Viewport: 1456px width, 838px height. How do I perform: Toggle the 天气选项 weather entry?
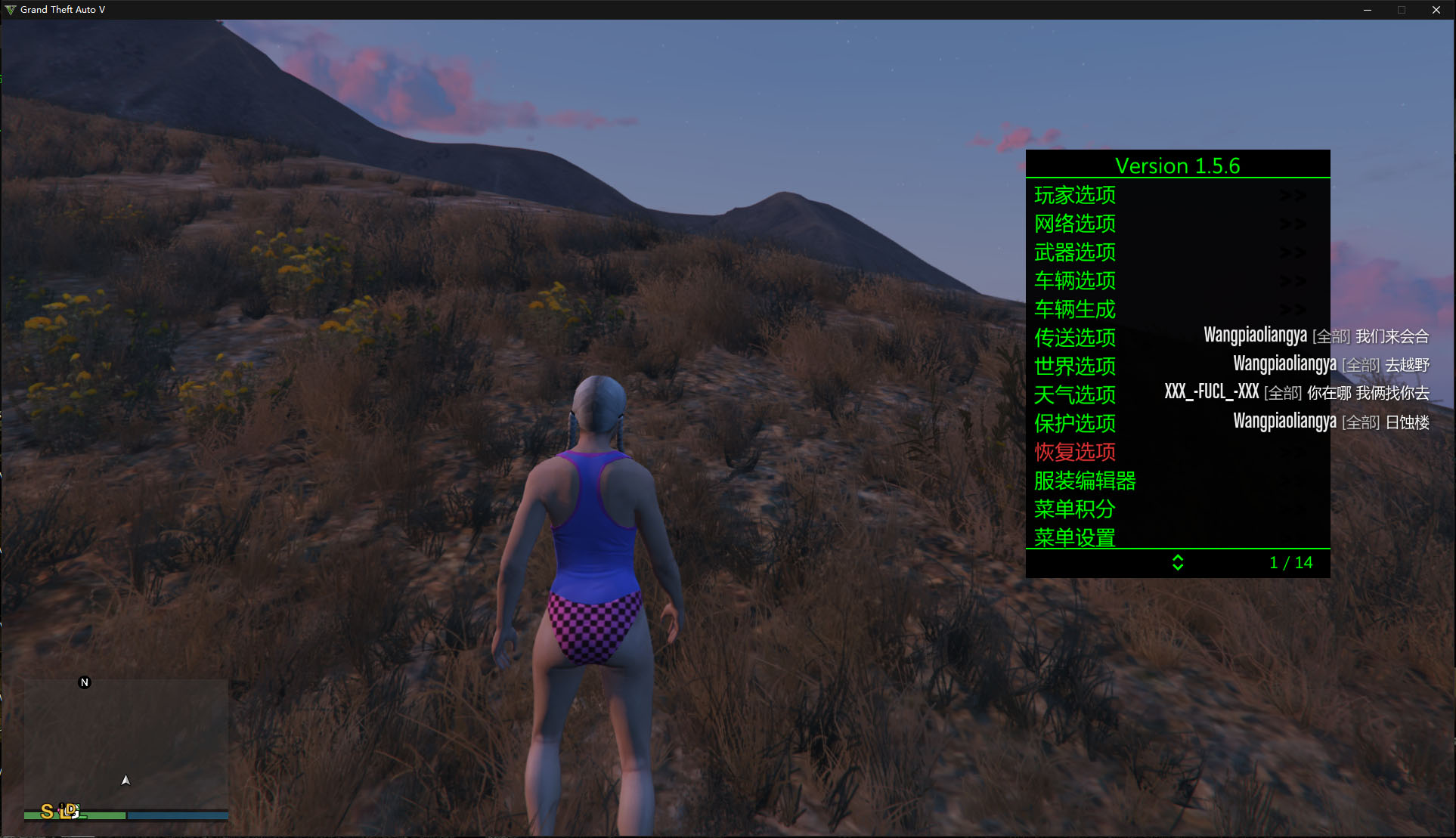point(1074,395)
